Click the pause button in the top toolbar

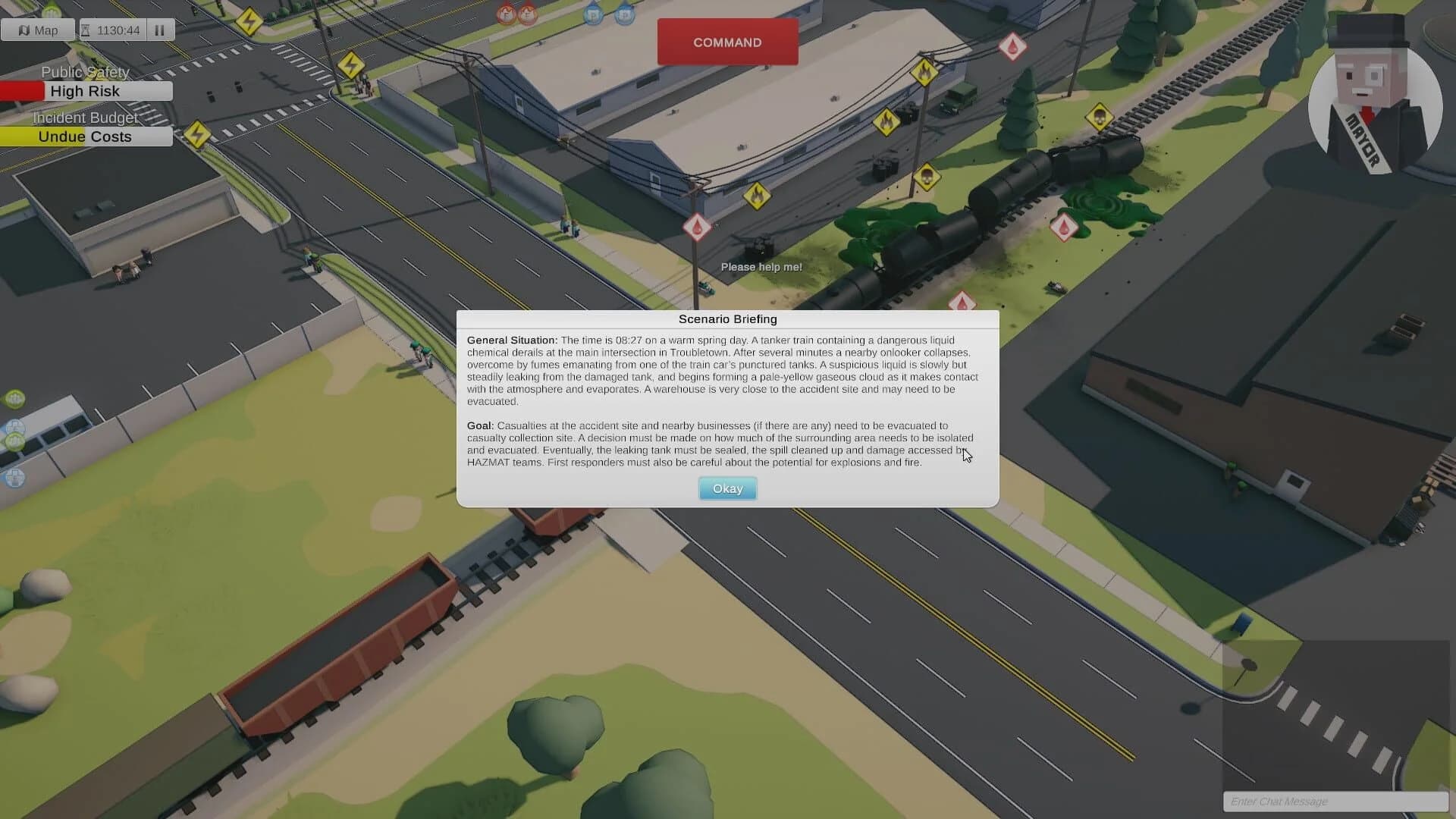click(x=159, y=30)
